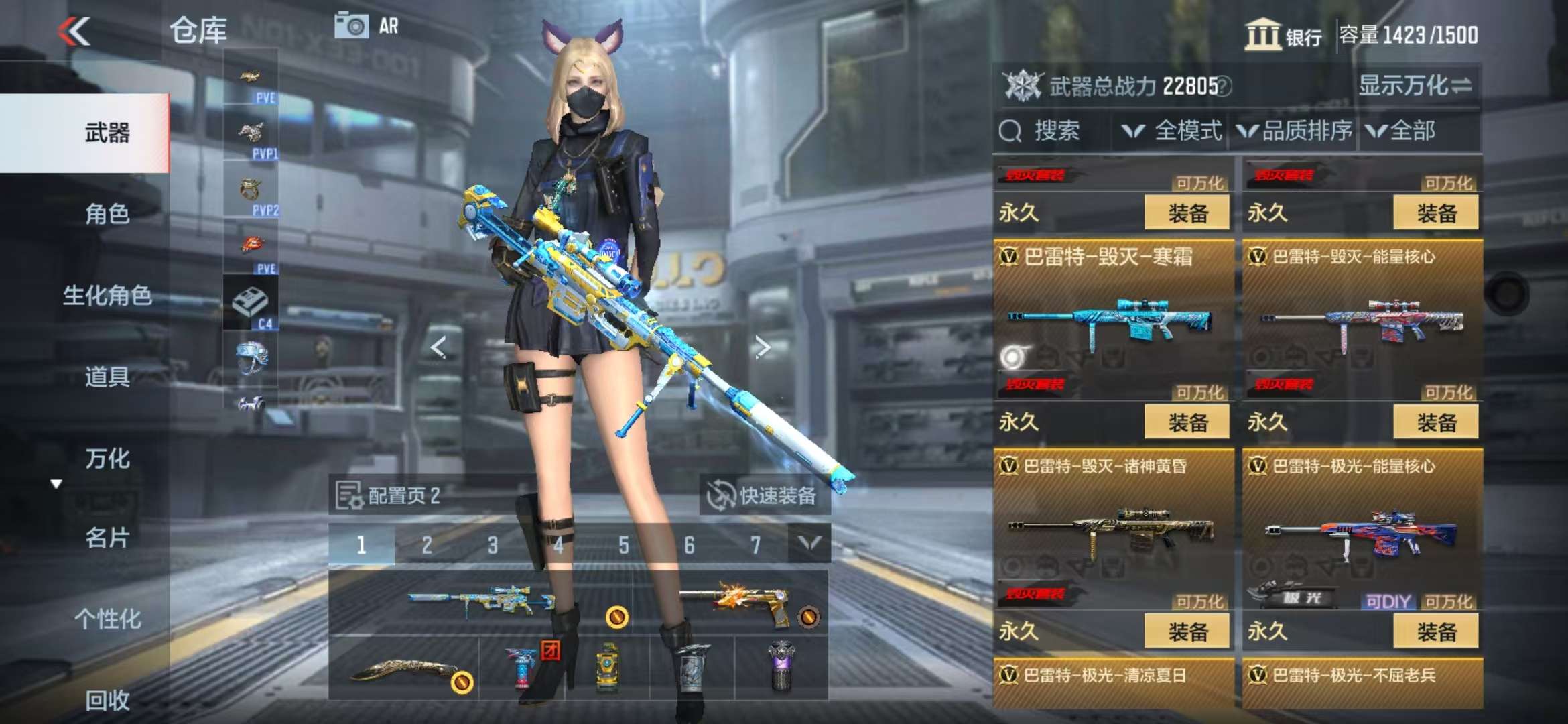Select the 巴雷特-极光-能量核心 weapon card
Viewport: 1568px width, 724px height.
click(1362, 523)
